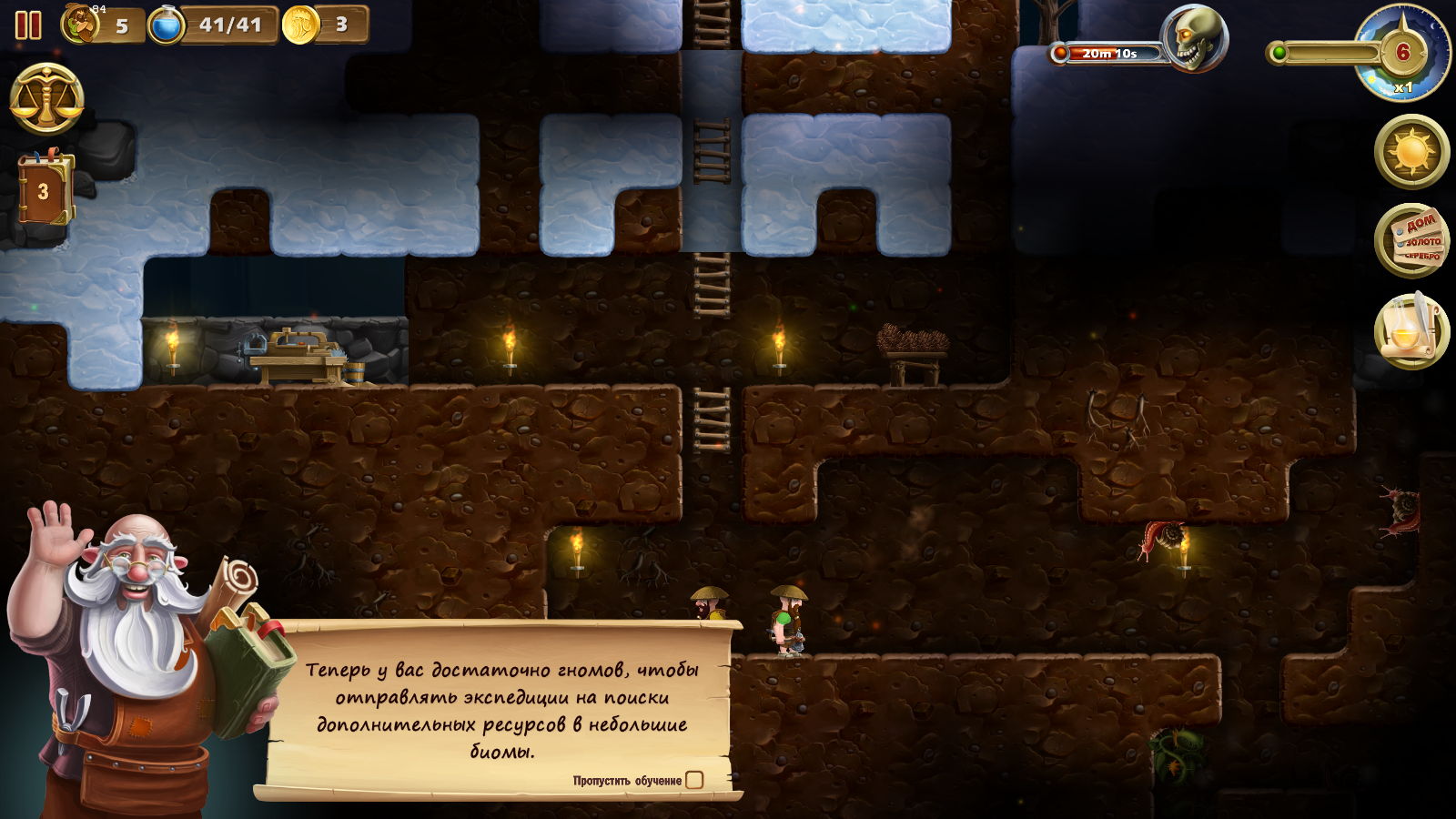
Task: Click the gold coin counter
Action: (323, 25)
